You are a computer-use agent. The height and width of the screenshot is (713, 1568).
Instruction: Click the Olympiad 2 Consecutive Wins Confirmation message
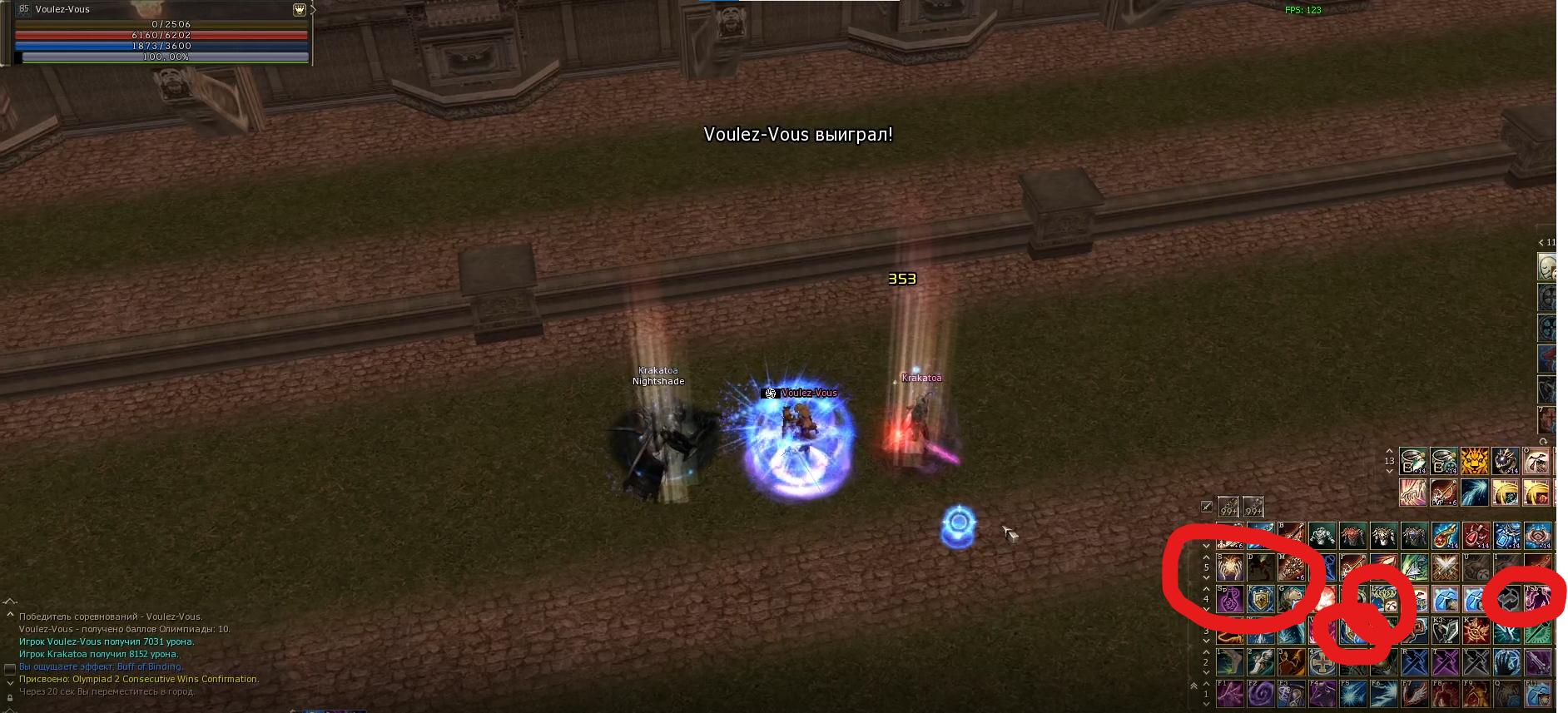point(141,678)
